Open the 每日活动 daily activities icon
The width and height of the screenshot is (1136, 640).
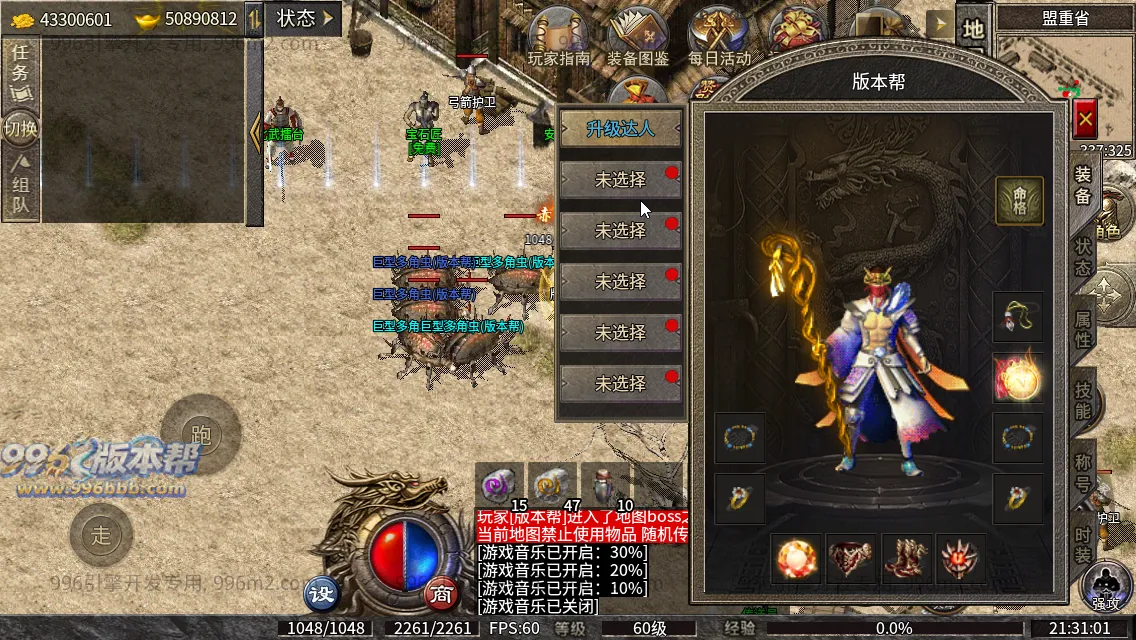point(719,37)
